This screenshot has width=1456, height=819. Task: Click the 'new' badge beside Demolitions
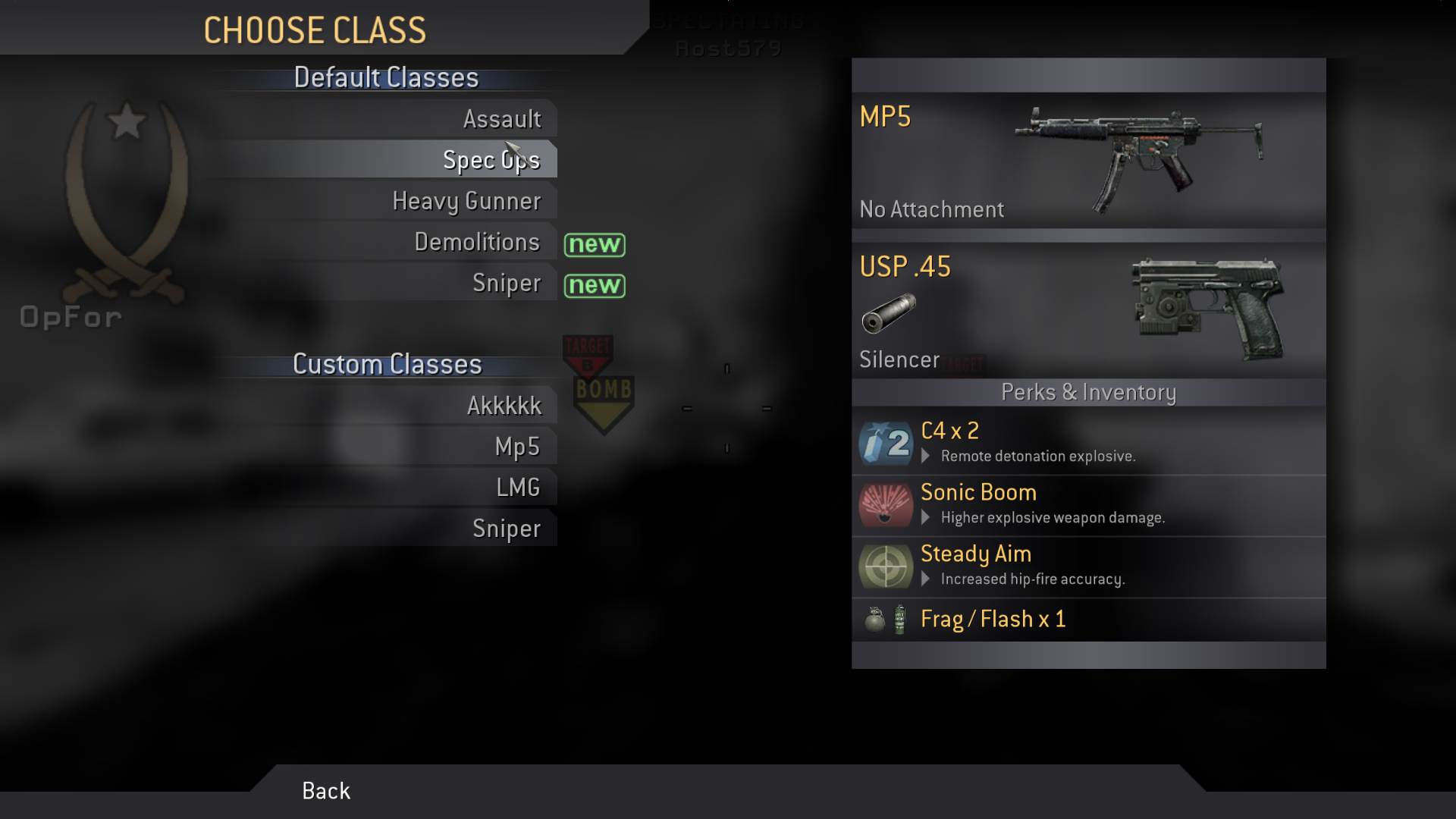point(595,244)
